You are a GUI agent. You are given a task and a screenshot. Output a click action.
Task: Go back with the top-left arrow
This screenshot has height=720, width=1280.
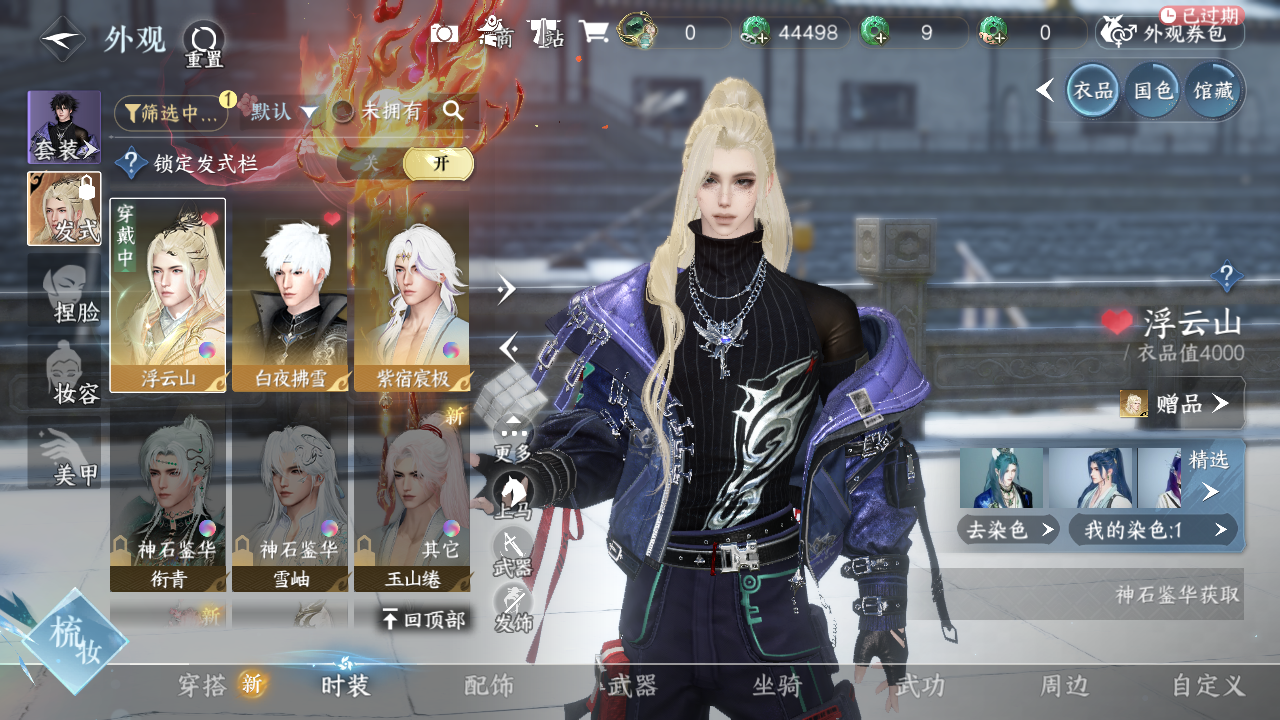point(62,39)
